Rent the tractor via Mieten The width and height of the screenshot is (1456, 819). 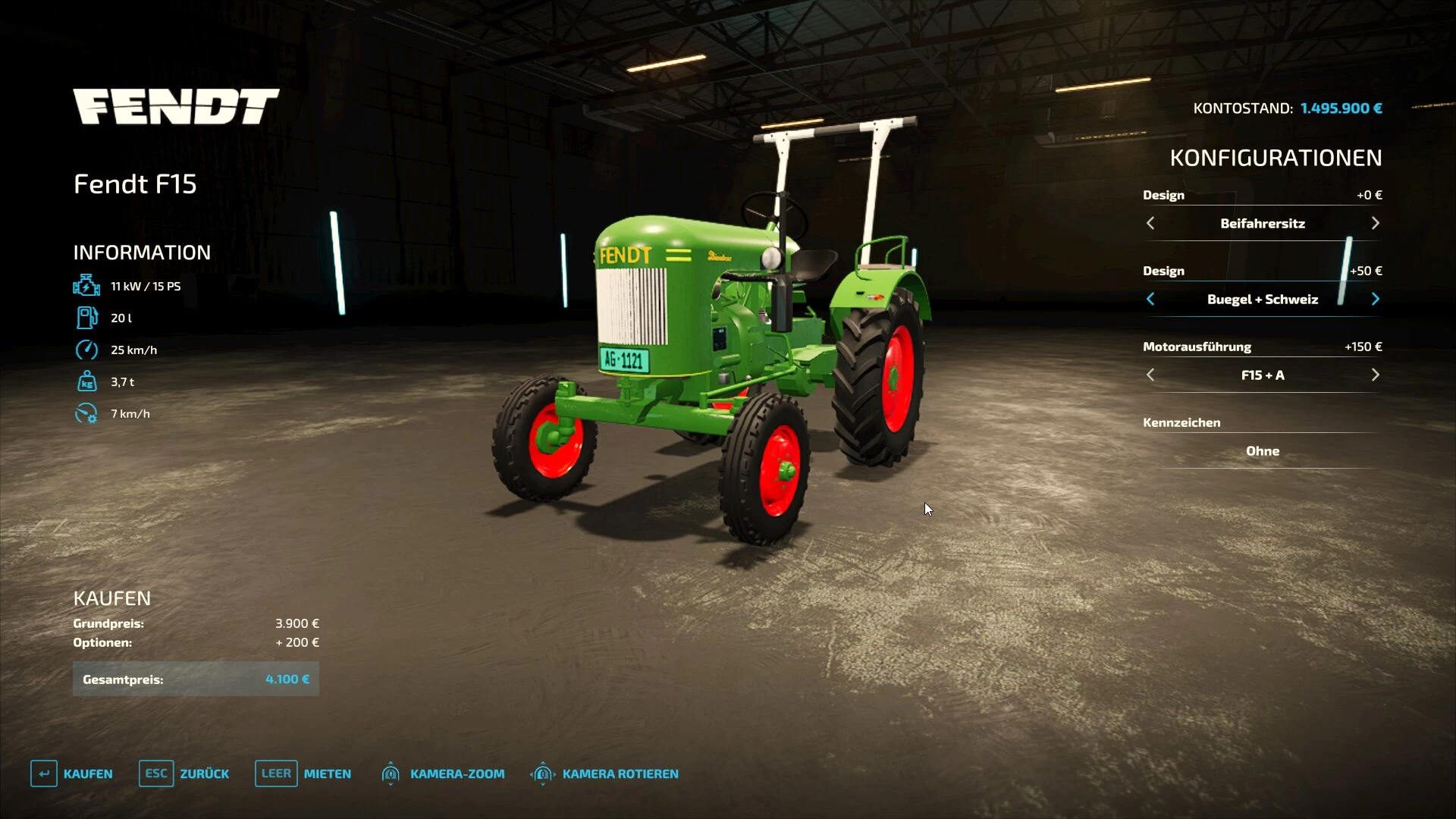coord(303,773)
